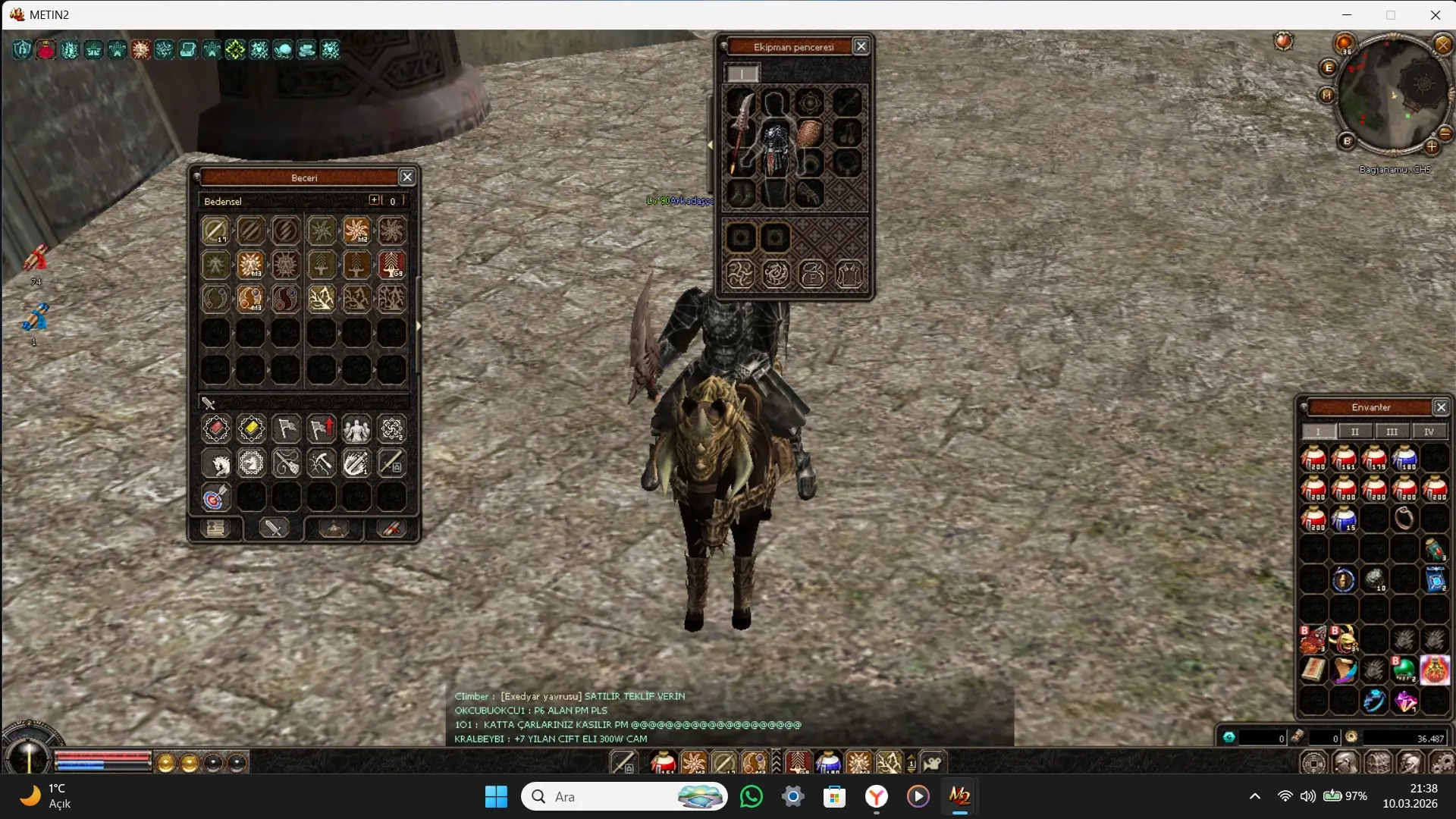Open inventory page III
The width and height of the screenshot is (1456, 819).
(1392, 431)
